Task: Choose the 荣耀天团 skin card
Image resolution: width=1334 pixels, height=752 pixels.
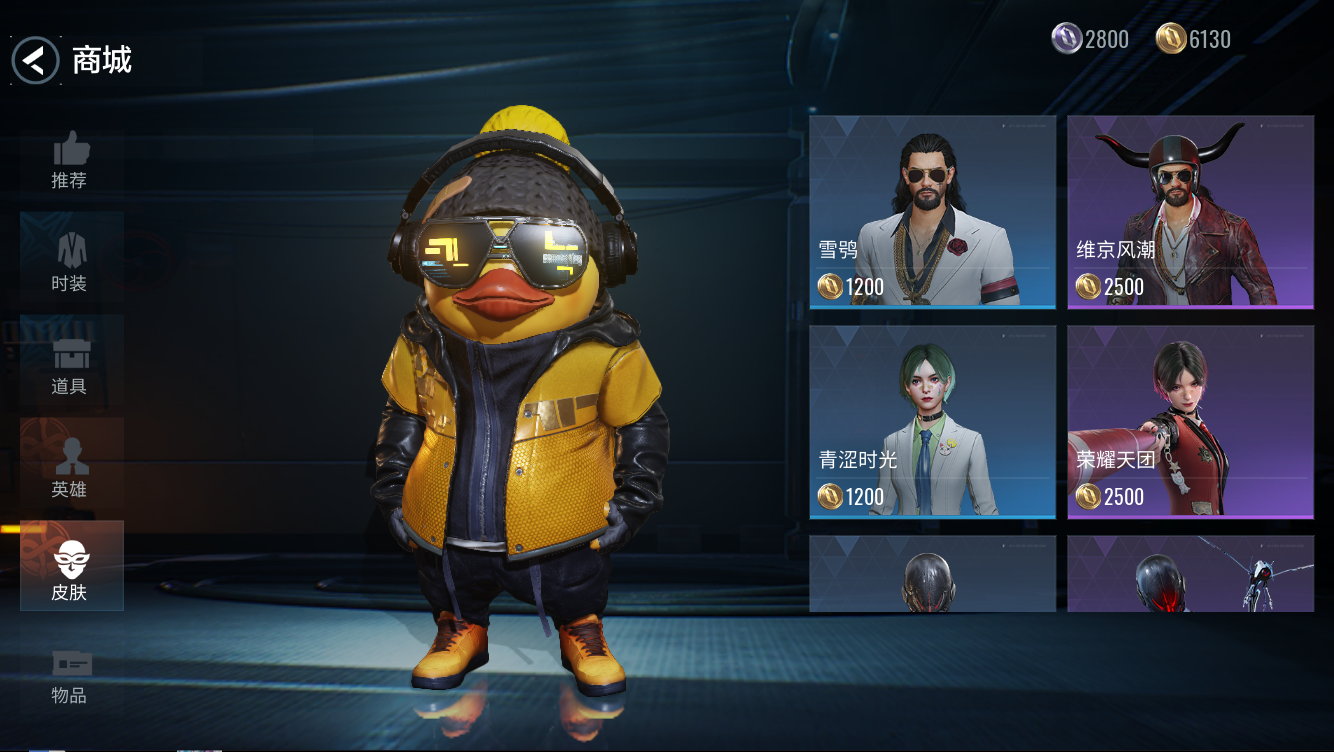Action: [1190, 422]
